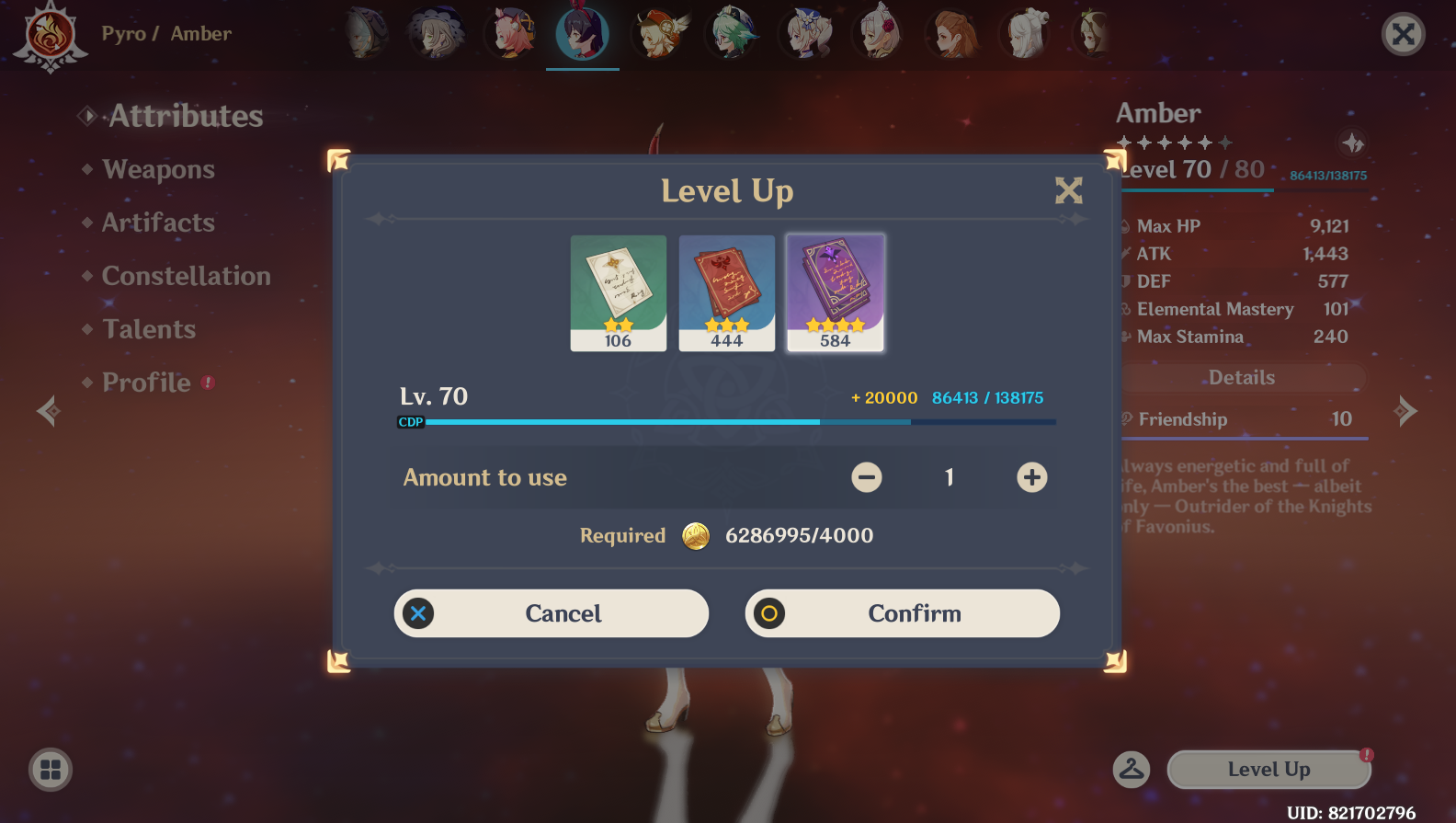This screenshot has width=1456, height=823.
Task: Click the amount input field showing 1
Action: tap(949, 477)
